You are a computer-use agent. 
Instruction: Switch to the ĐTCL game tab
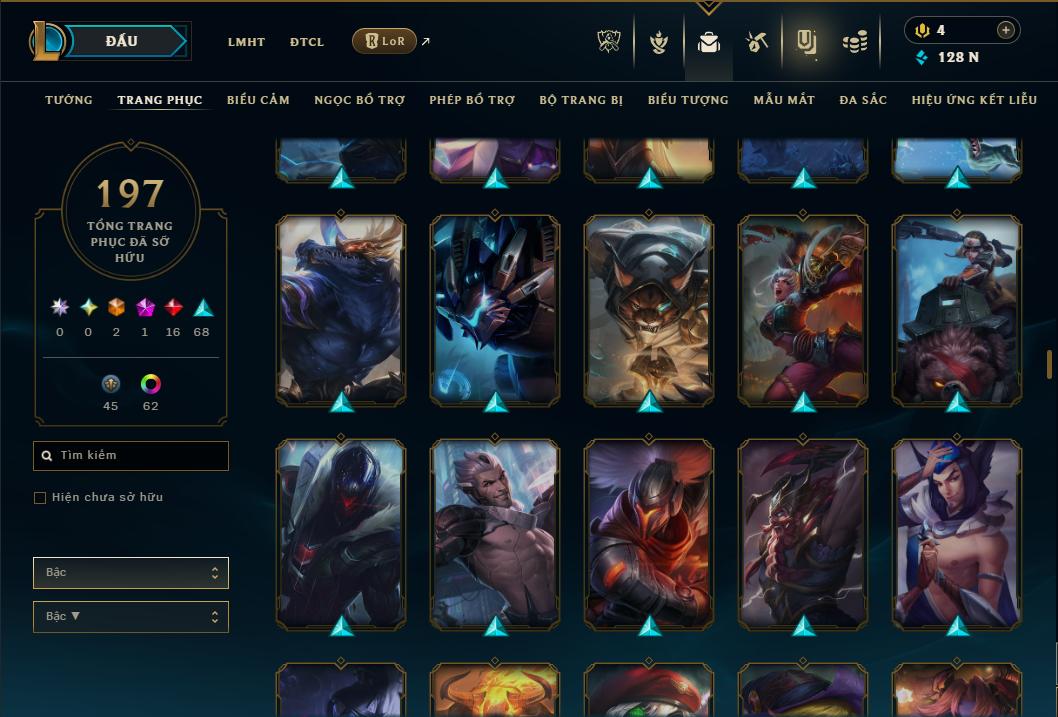point(307,42)
